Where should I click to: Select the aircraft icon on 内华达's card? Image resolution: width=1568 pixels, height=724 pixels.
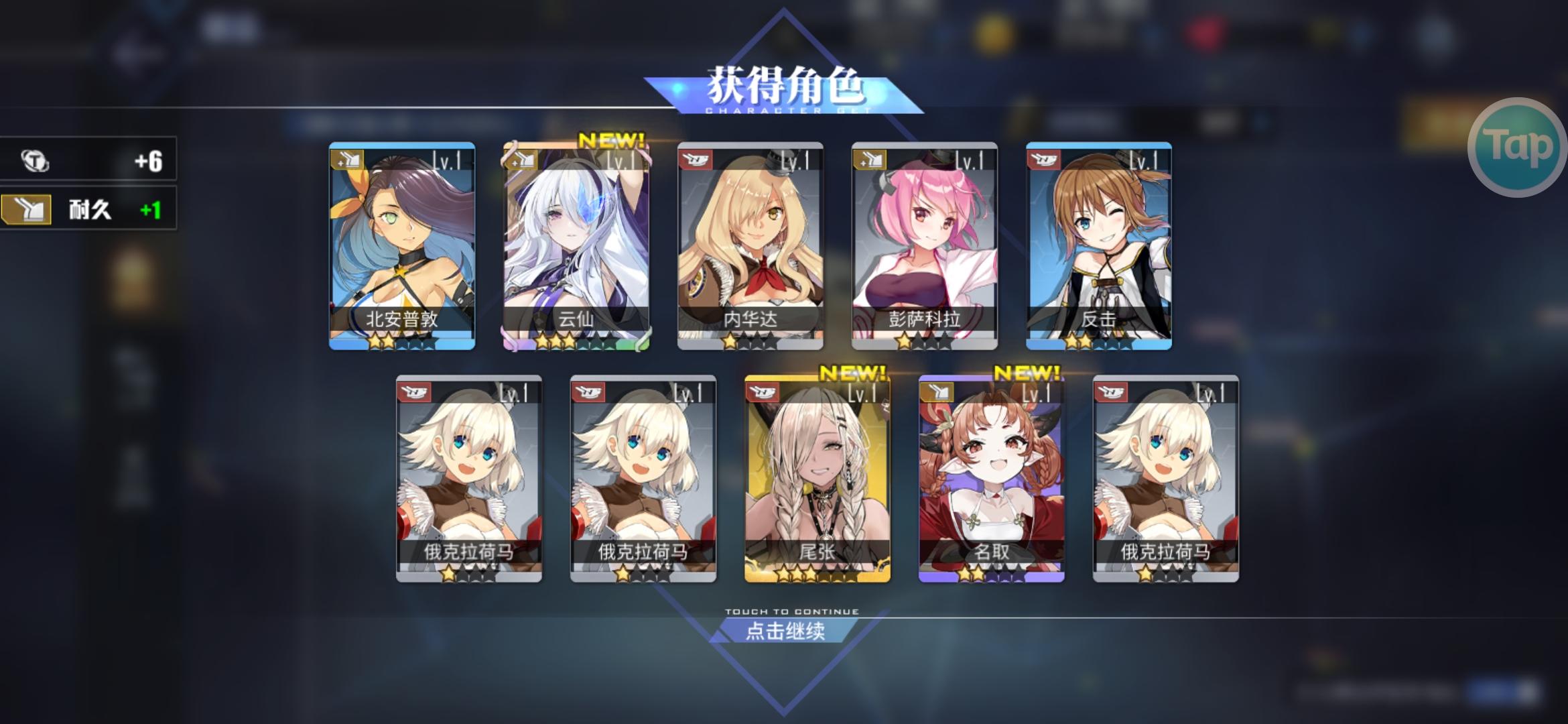pos(695,160)
